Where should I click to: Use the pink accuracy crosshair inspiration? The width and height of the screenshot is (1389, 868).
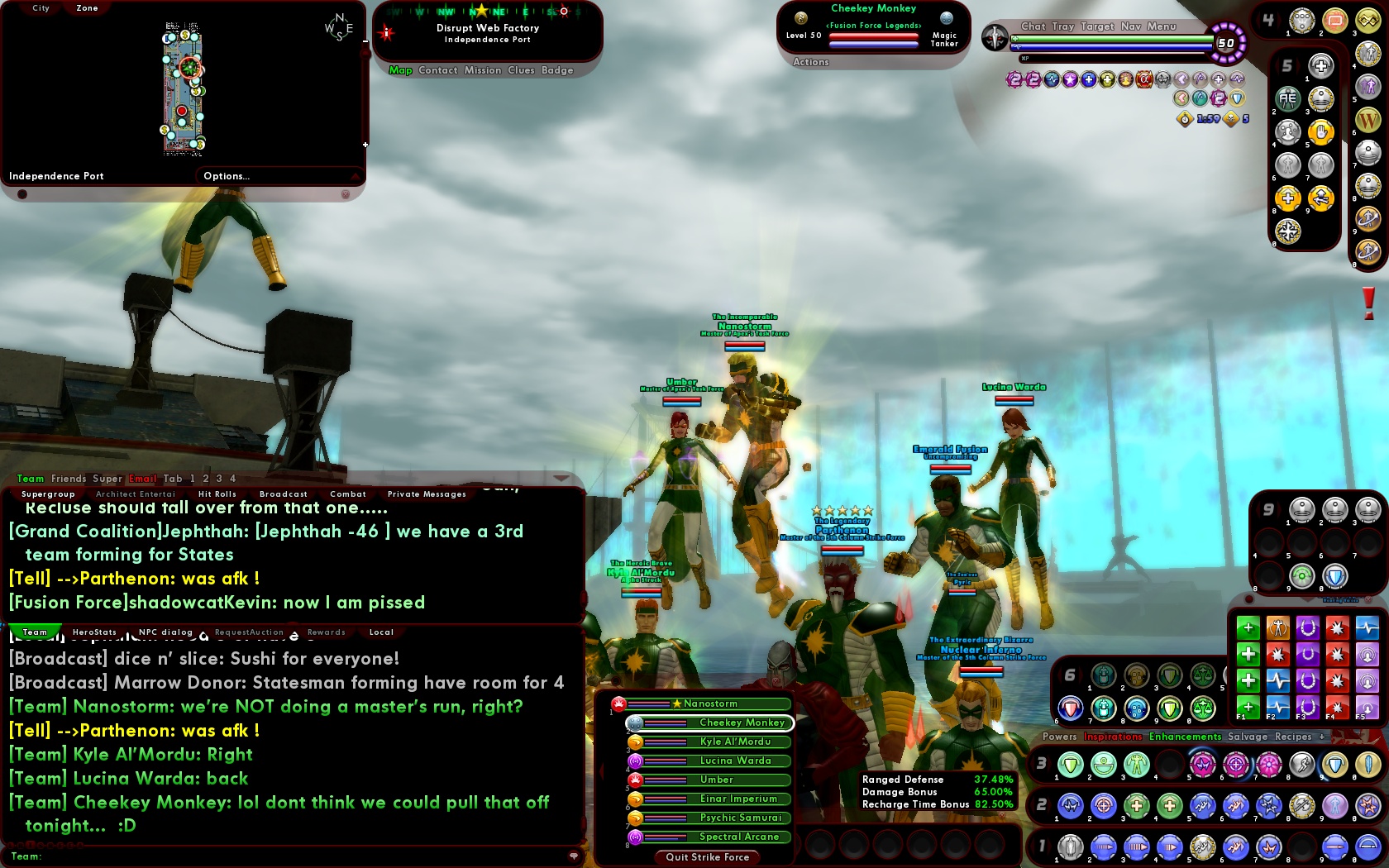(x=1235, y=765)
